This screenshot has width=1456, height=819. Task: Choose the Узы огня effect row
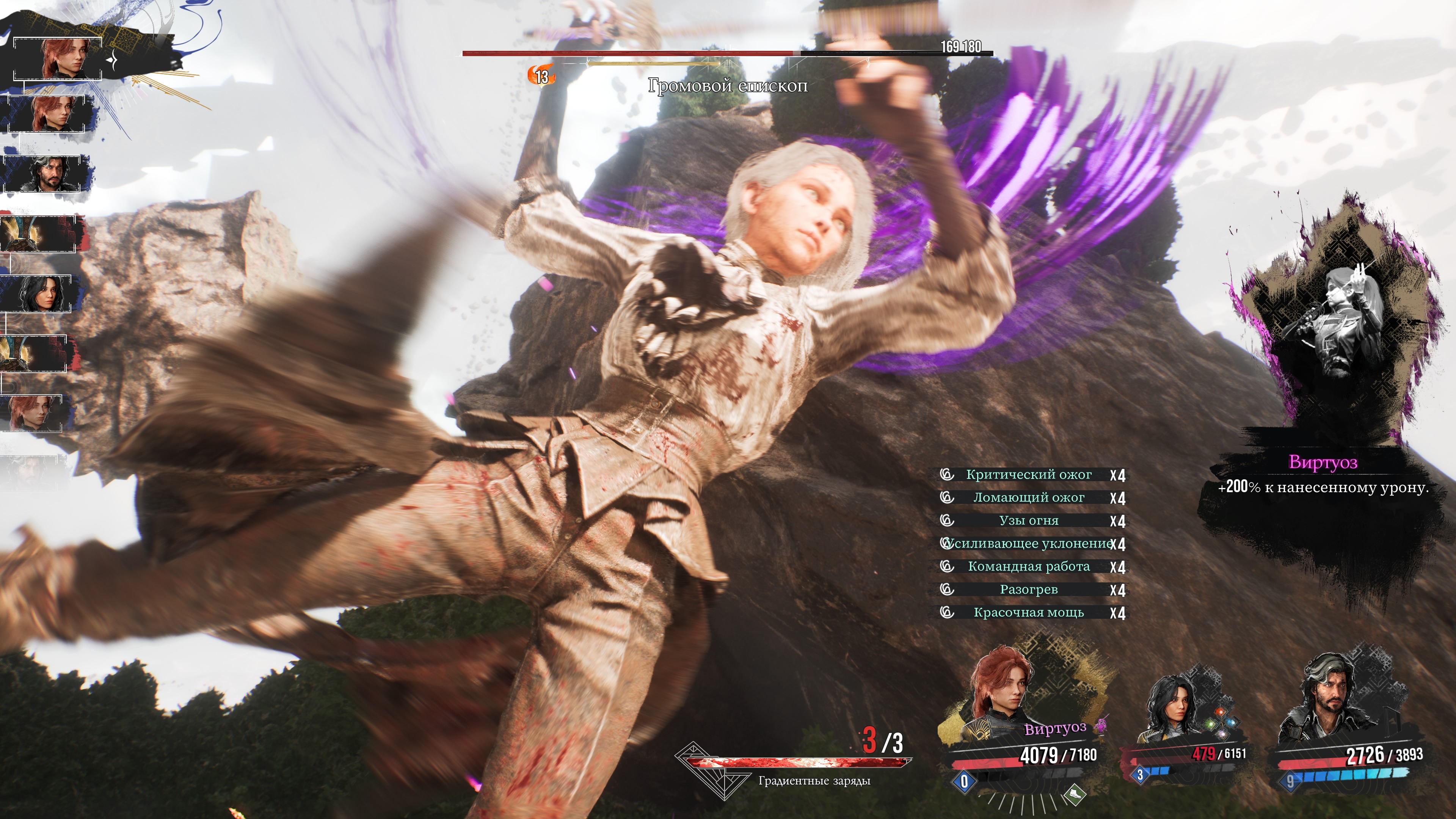(1029, 521)
